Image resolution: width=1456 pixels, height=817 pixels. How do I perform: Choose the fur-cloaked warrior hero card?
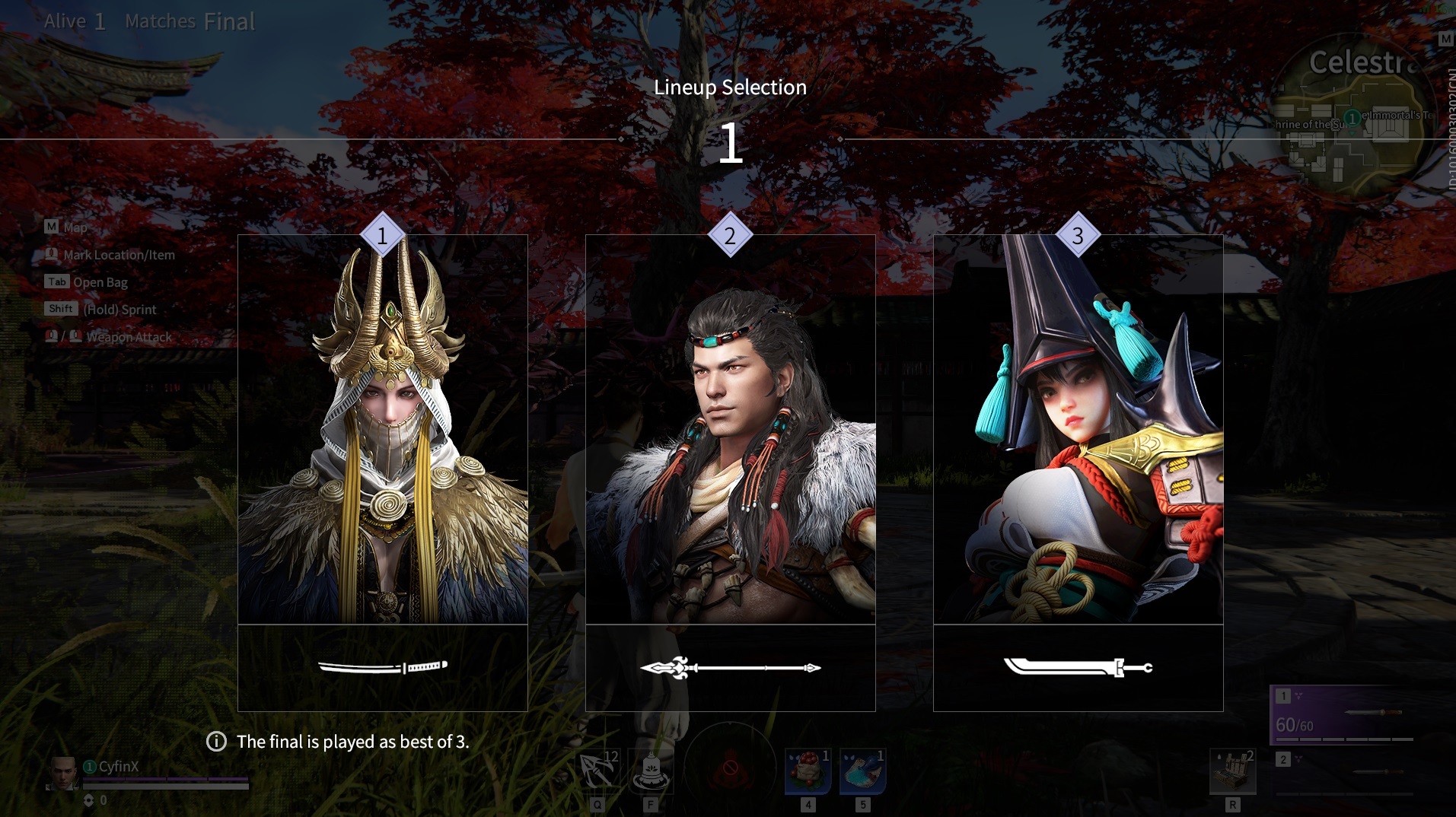click(x=730, y=430)
